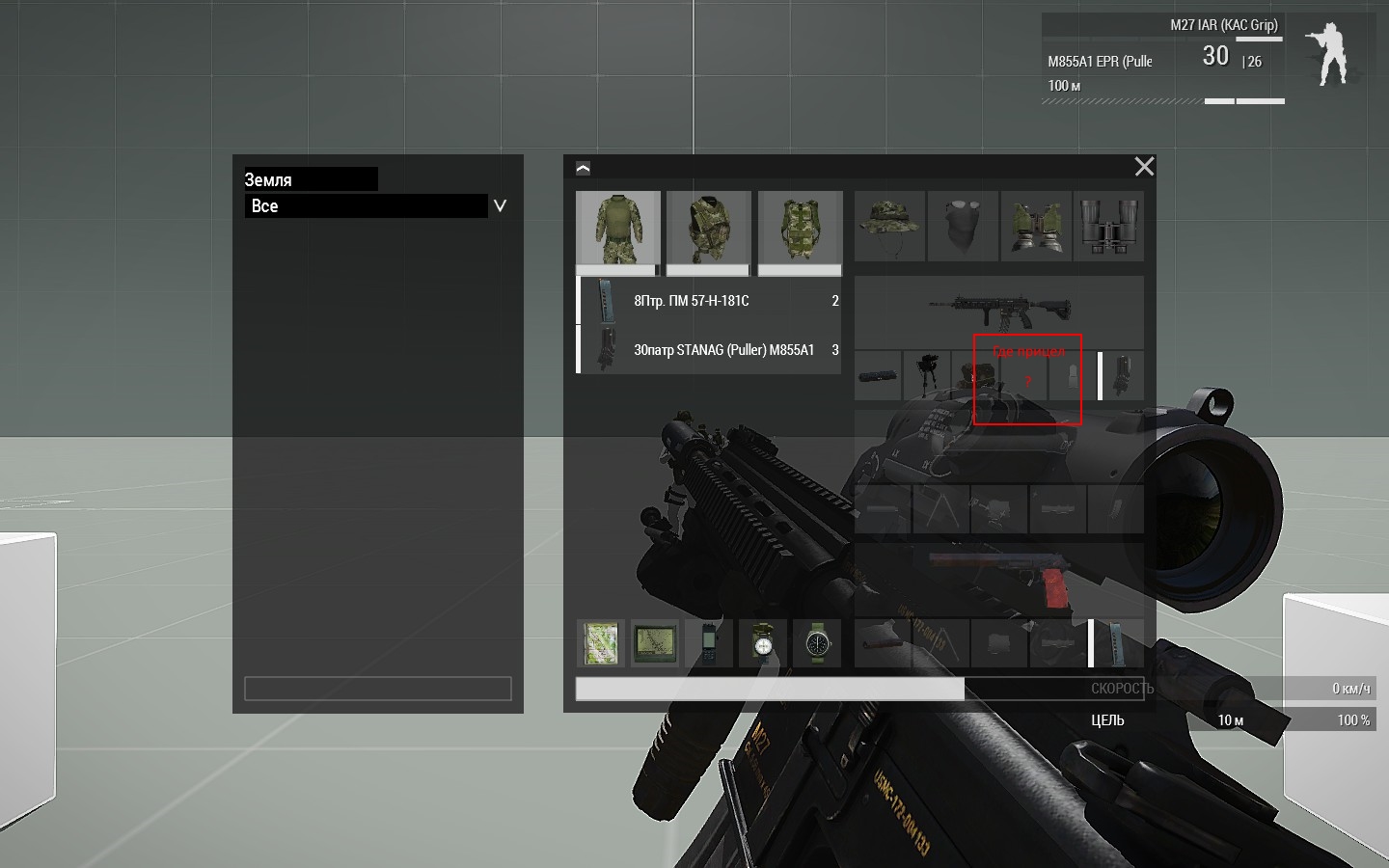Choose the 8-round PM magazine row
This screenshot has height=868, width=1389.
pyautogui.click(x=709, y=301)
